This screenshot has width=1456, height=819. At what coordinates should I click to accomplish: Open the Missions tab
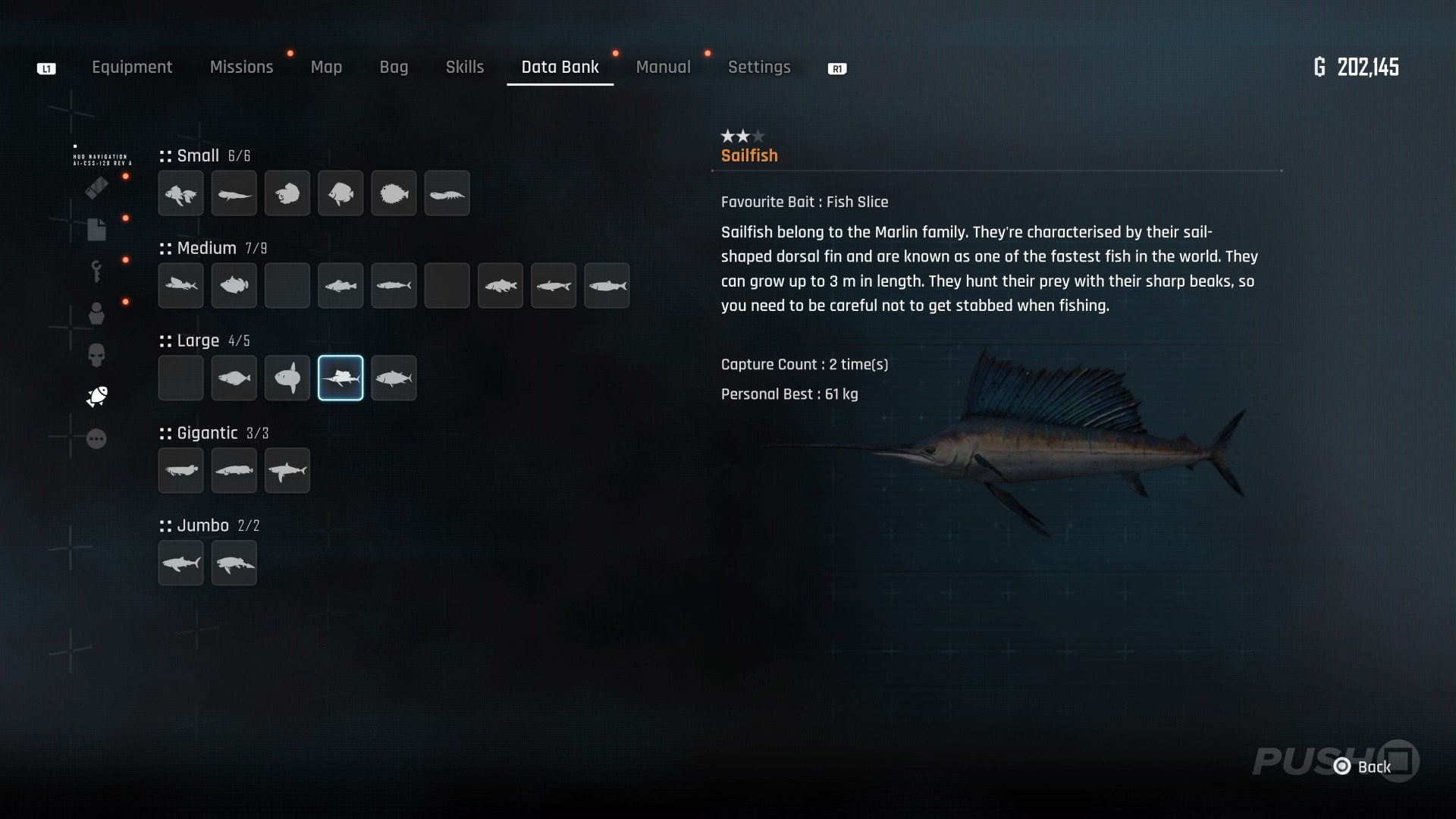[241, 67]
